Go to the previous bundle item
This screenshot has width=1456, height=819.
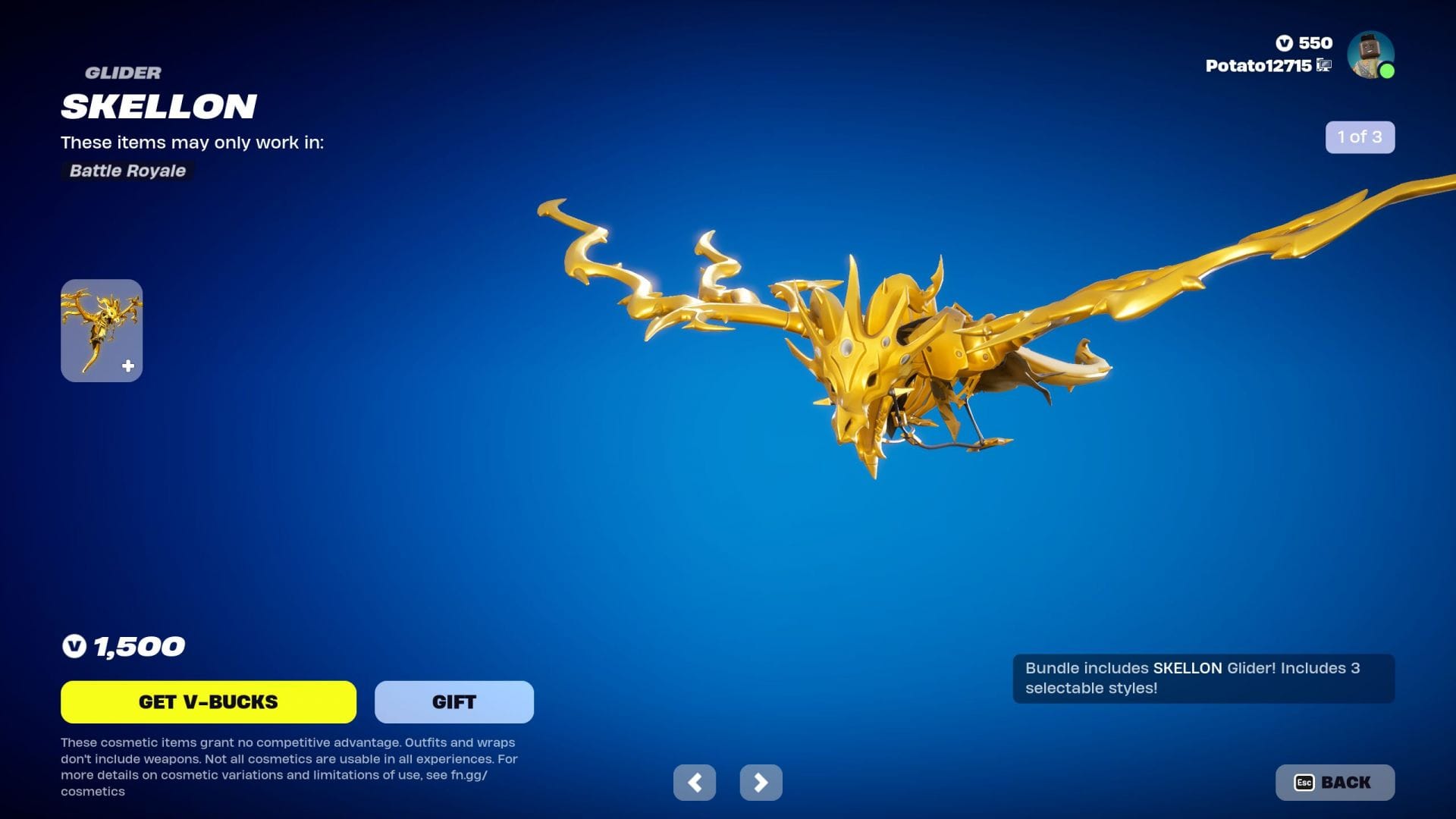coord(695,781)
